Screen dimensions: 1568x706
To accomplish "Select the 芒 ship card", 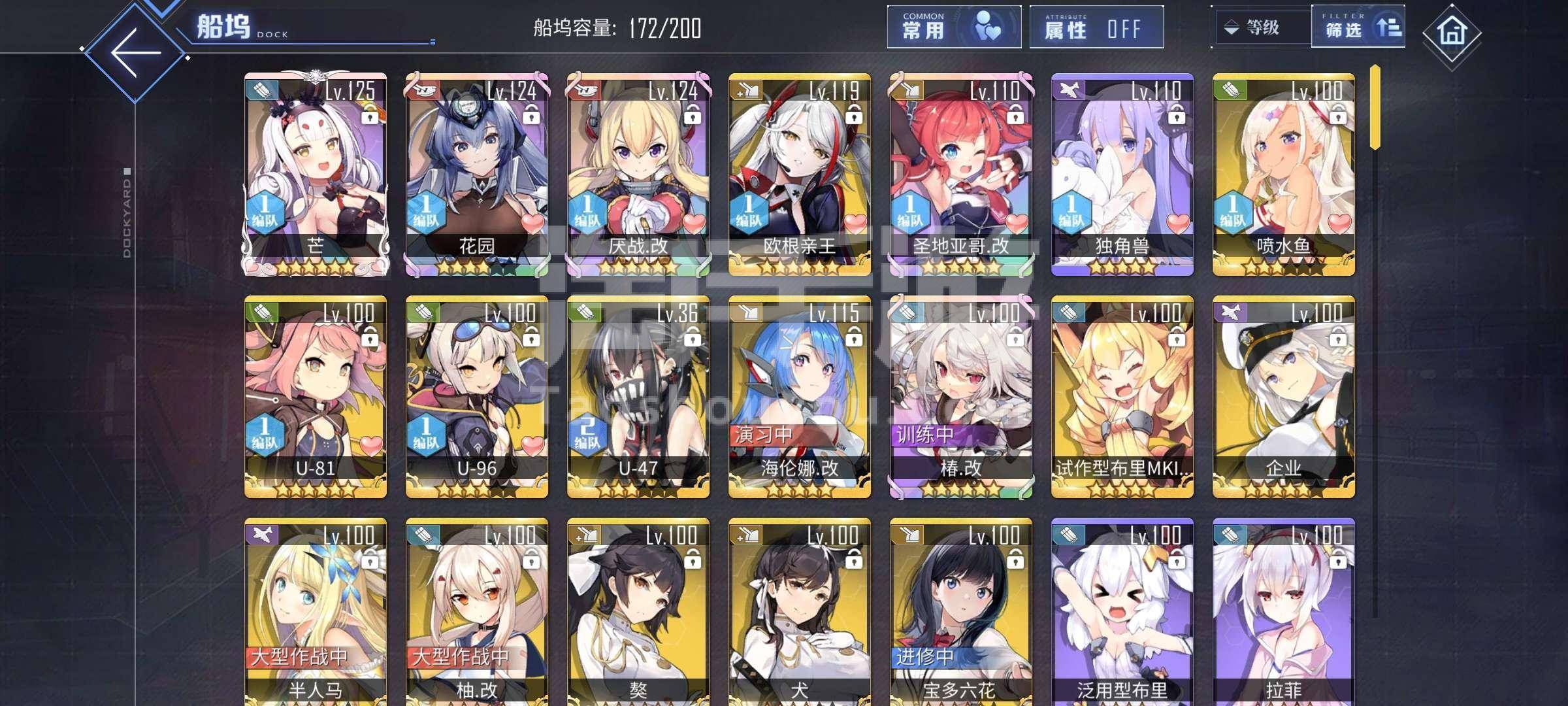I will pos(316,174).
